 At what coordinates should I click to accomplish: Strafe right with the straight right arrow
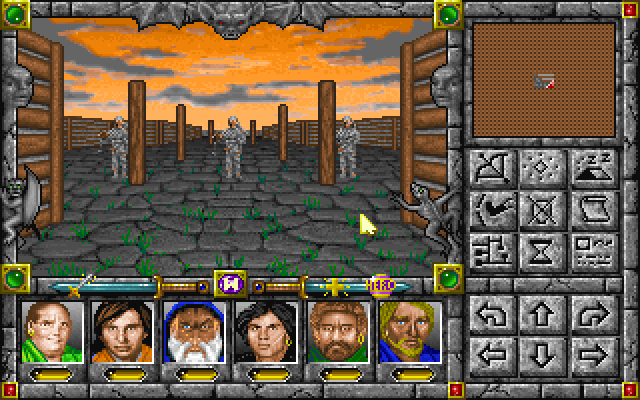point(592,354)
